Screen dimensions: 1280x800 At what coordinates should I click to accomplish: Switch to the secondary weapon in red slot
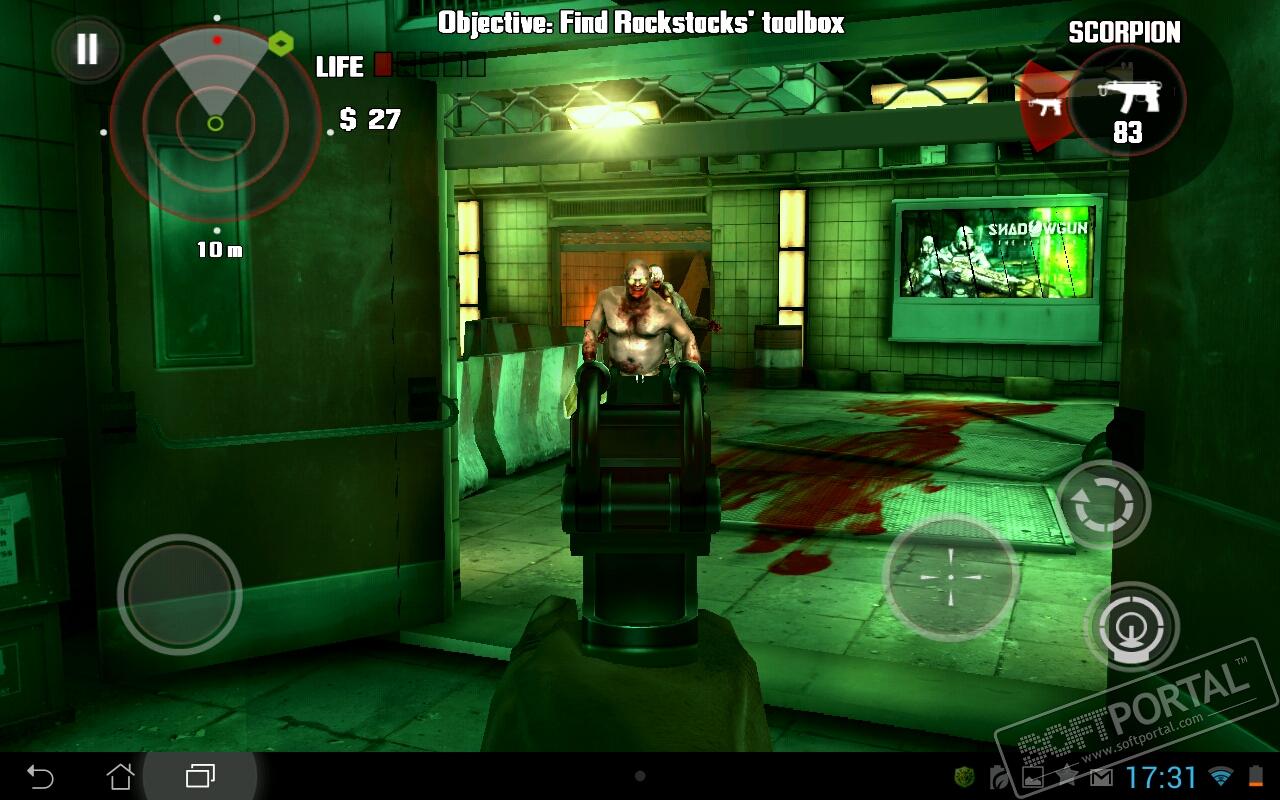click(x=1042, y=104)
